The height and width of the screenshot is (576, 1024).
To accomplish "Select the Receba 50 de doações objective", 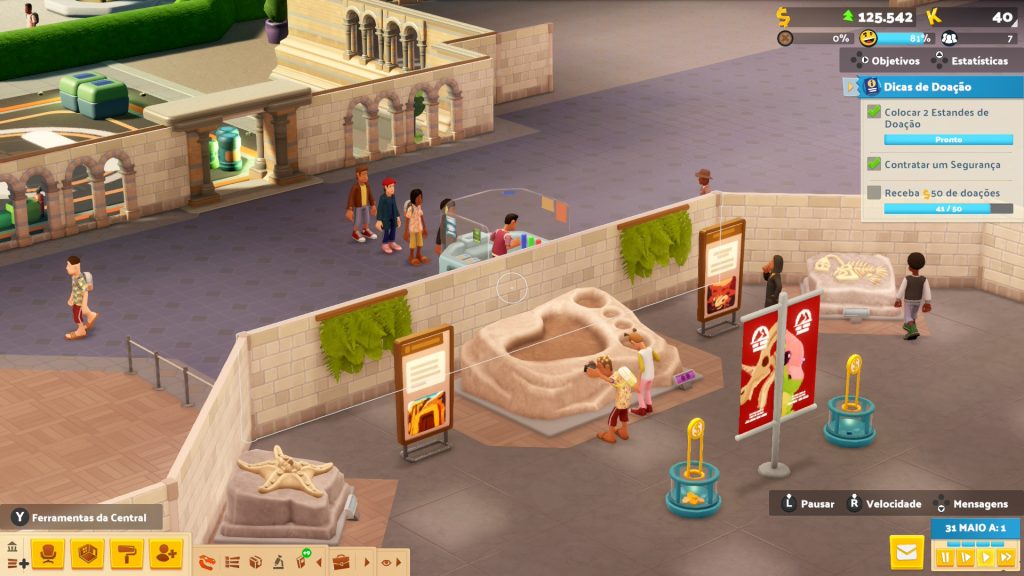I will 935,192.
